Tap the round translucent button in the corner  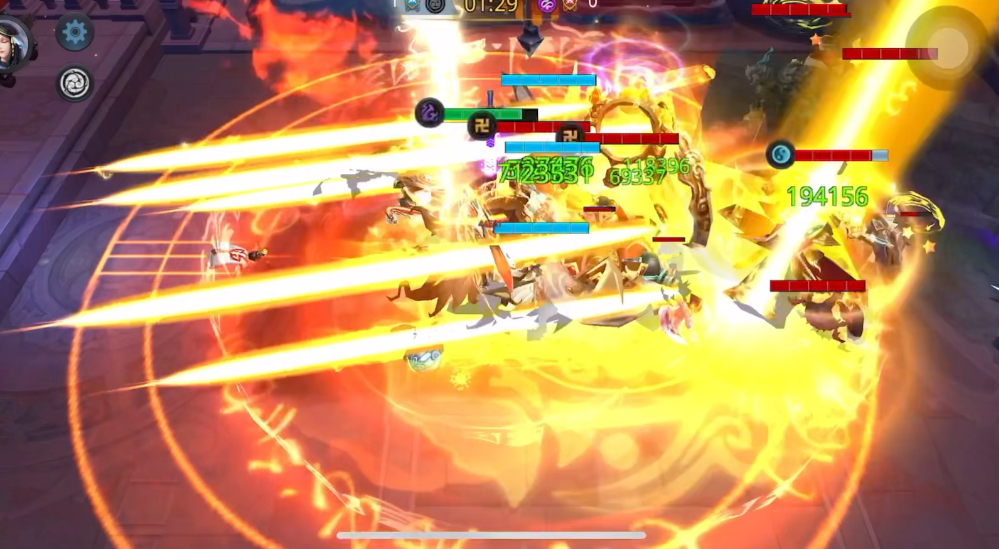coord(947,46)
